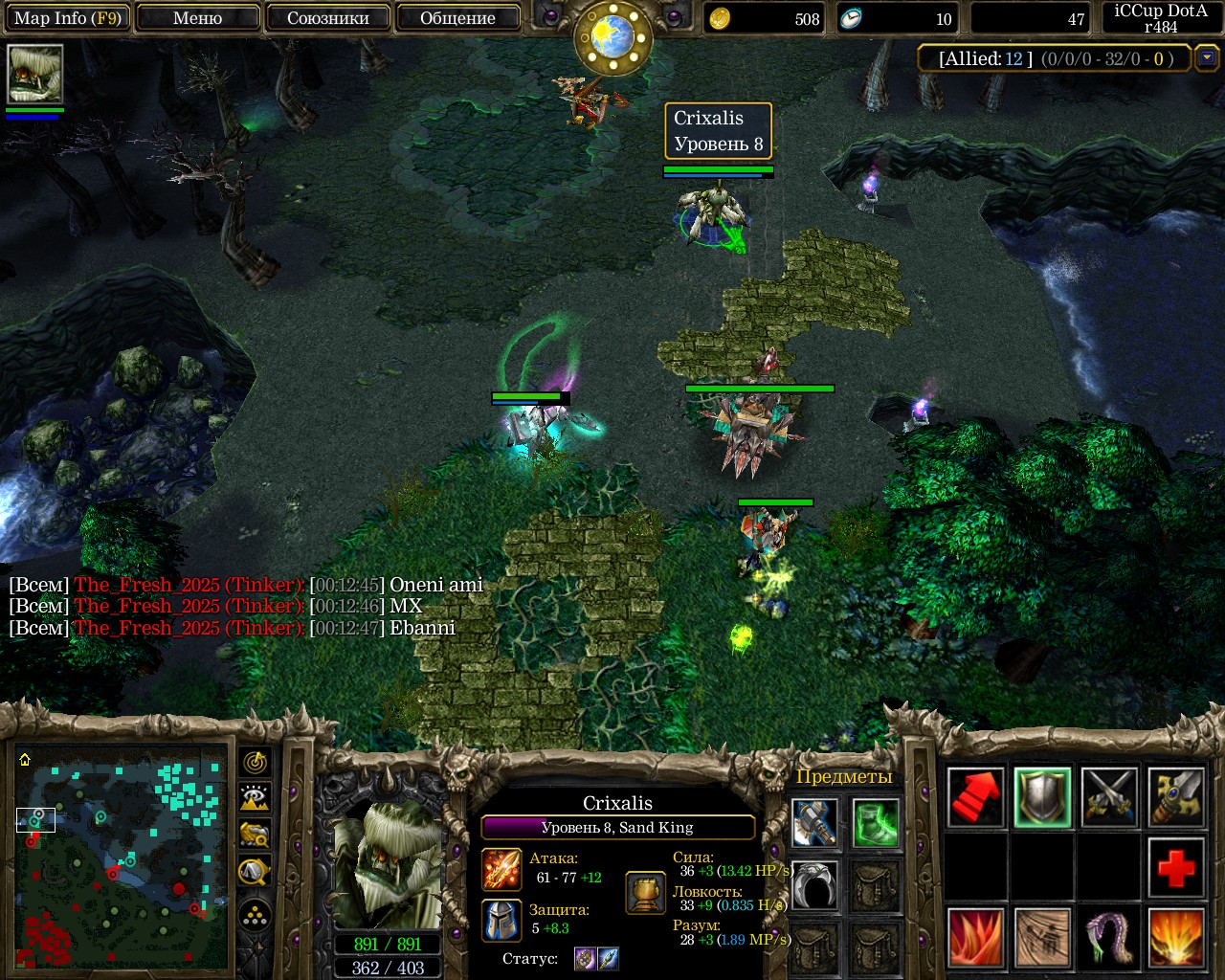The width and height of the screenshot is (1225, 980).
Task: Activate the shield Hold Position command
Action: pos(1042,798)
